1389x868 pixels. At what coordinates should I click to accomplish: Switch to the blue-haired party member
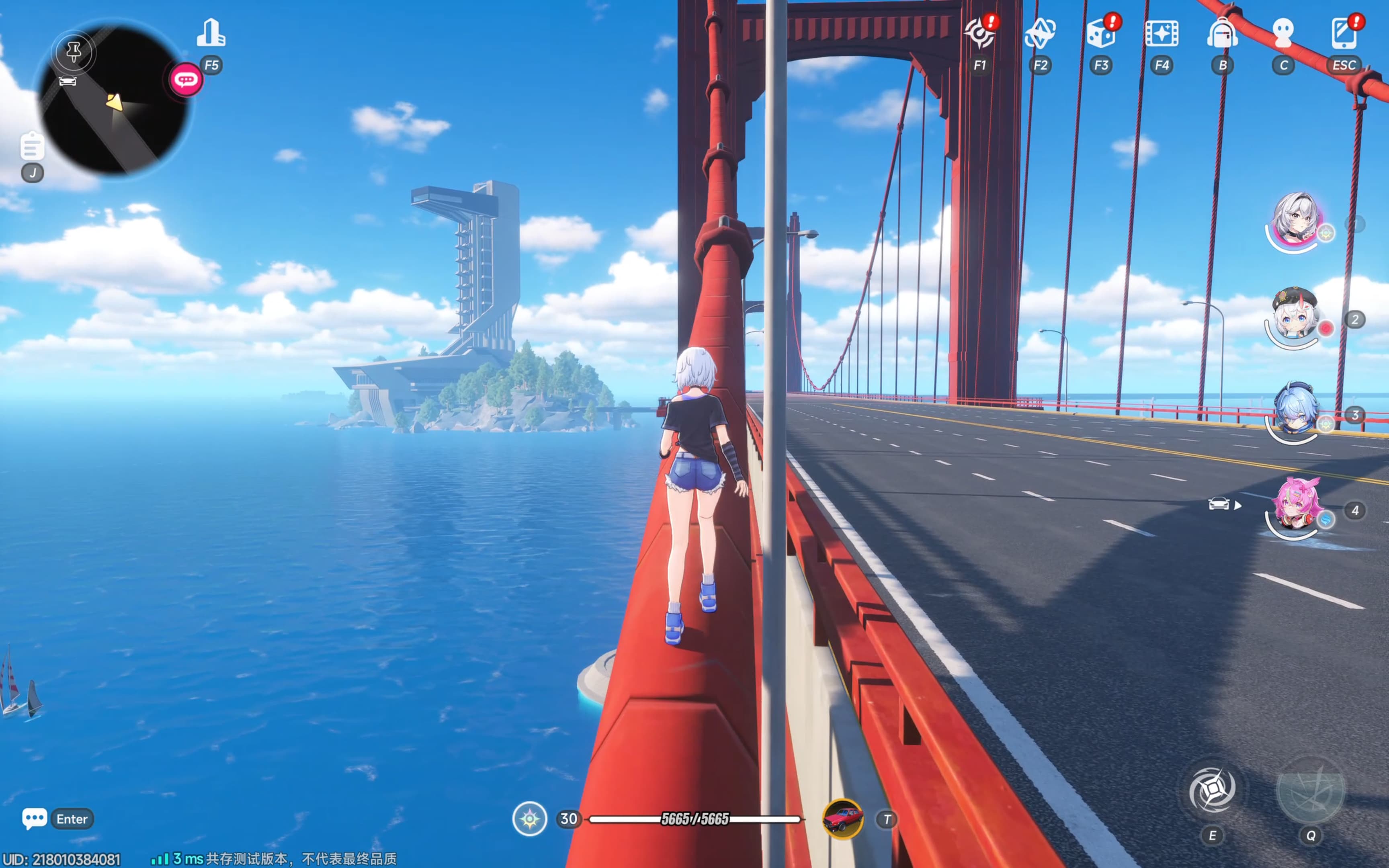click(x=1295, y=411)
